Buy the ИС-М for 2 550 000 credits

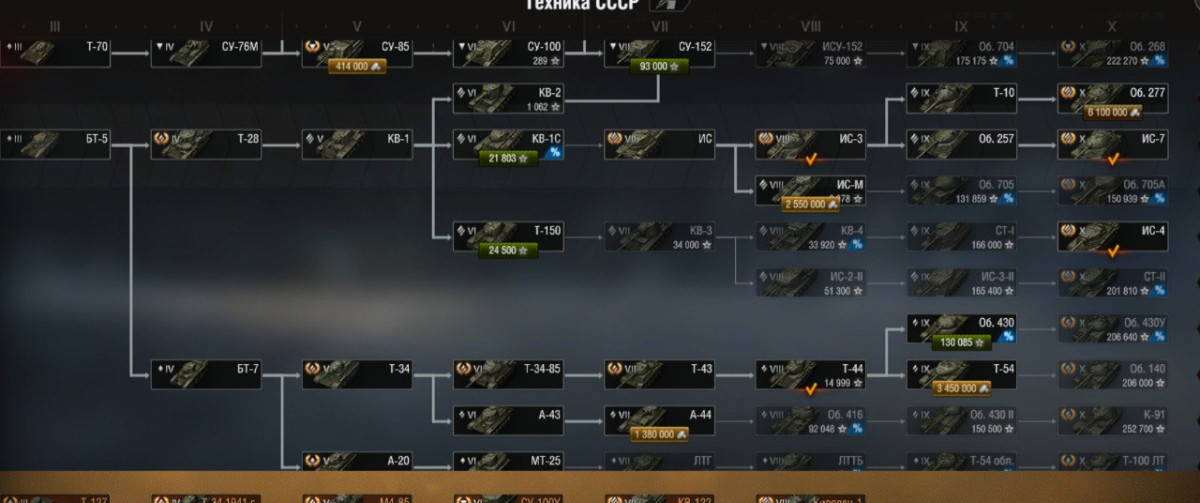pos(811,204)
